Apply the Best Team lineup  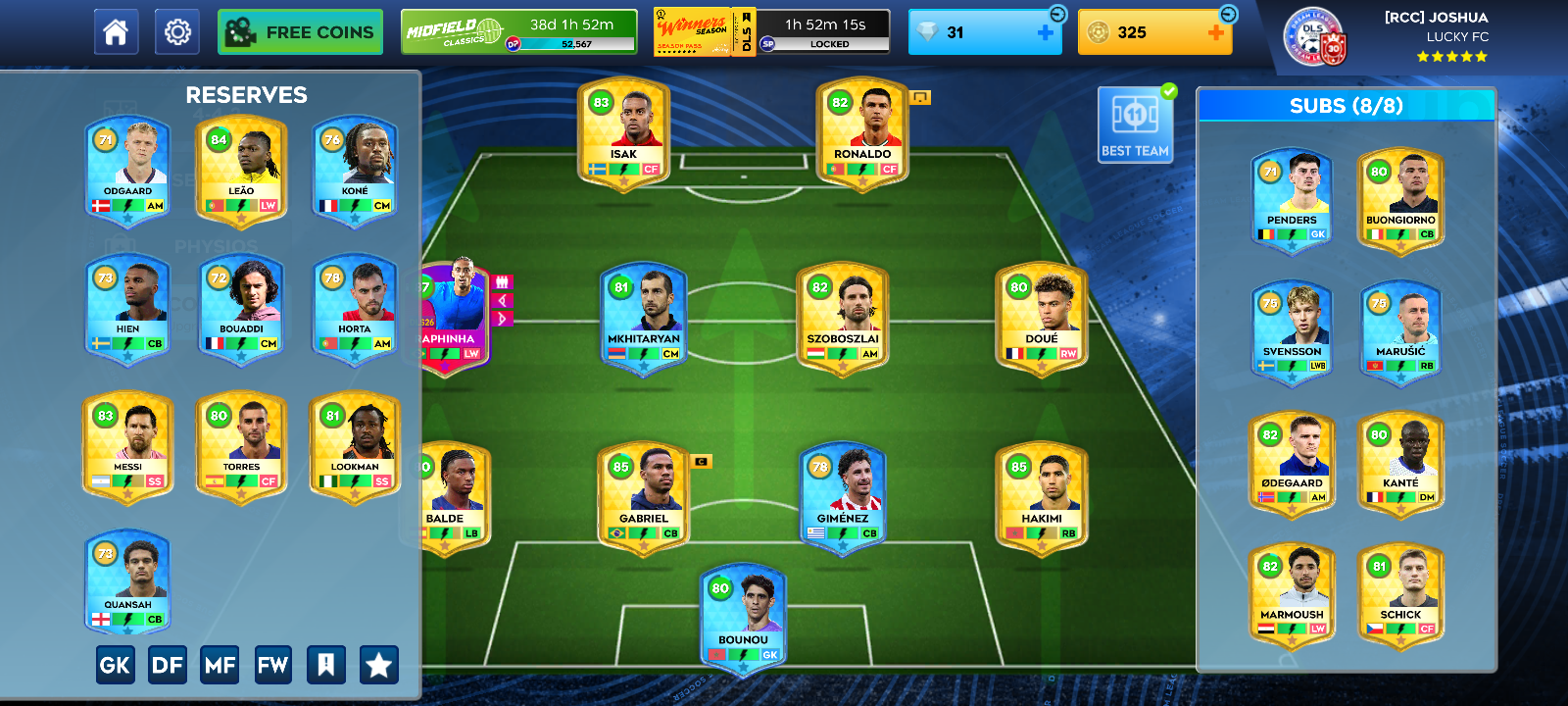1135,125
